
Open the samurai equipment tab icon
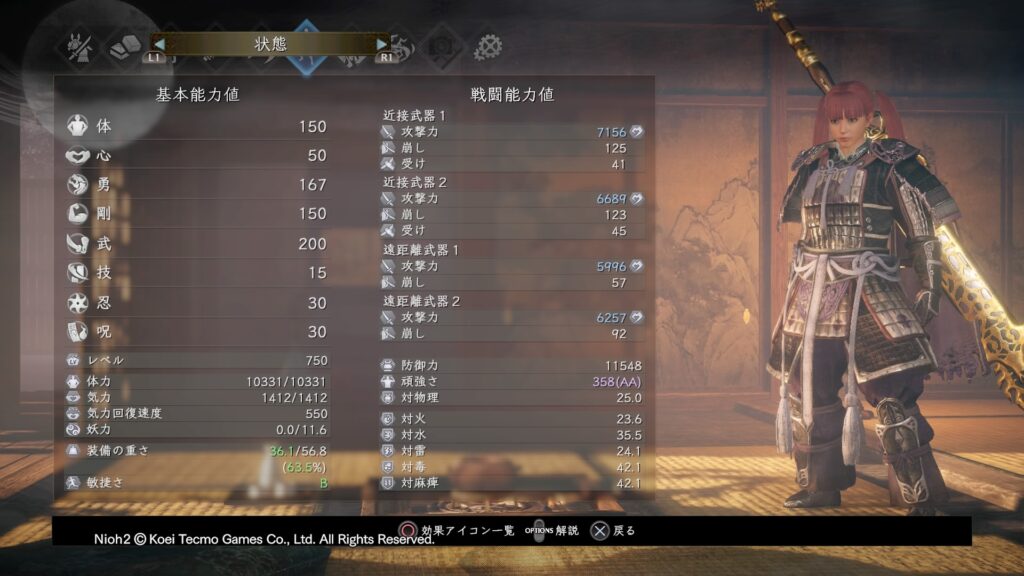78,46
